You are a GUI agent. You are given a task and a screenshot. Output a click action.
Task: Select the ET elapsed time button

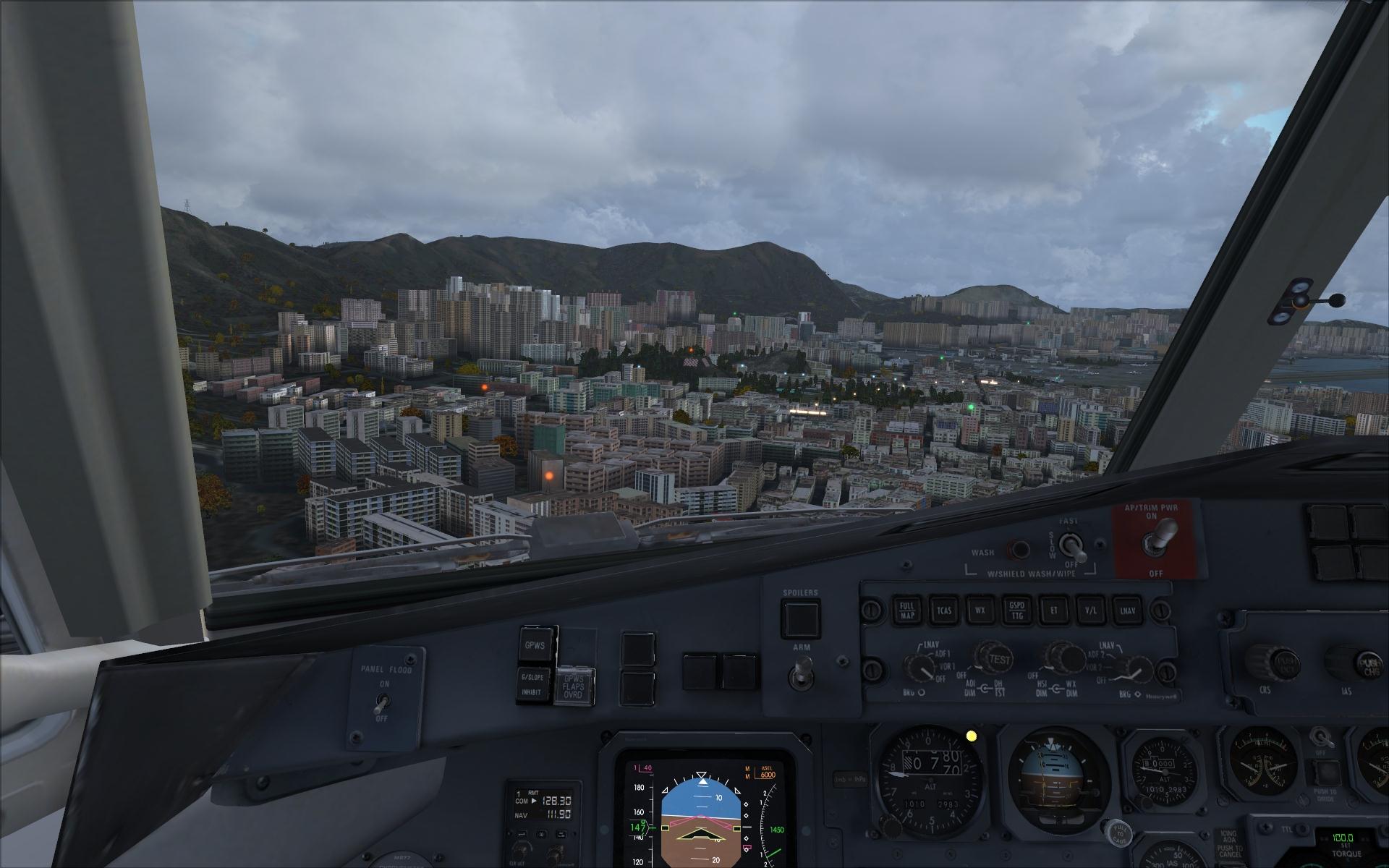tap(1053, 611)
